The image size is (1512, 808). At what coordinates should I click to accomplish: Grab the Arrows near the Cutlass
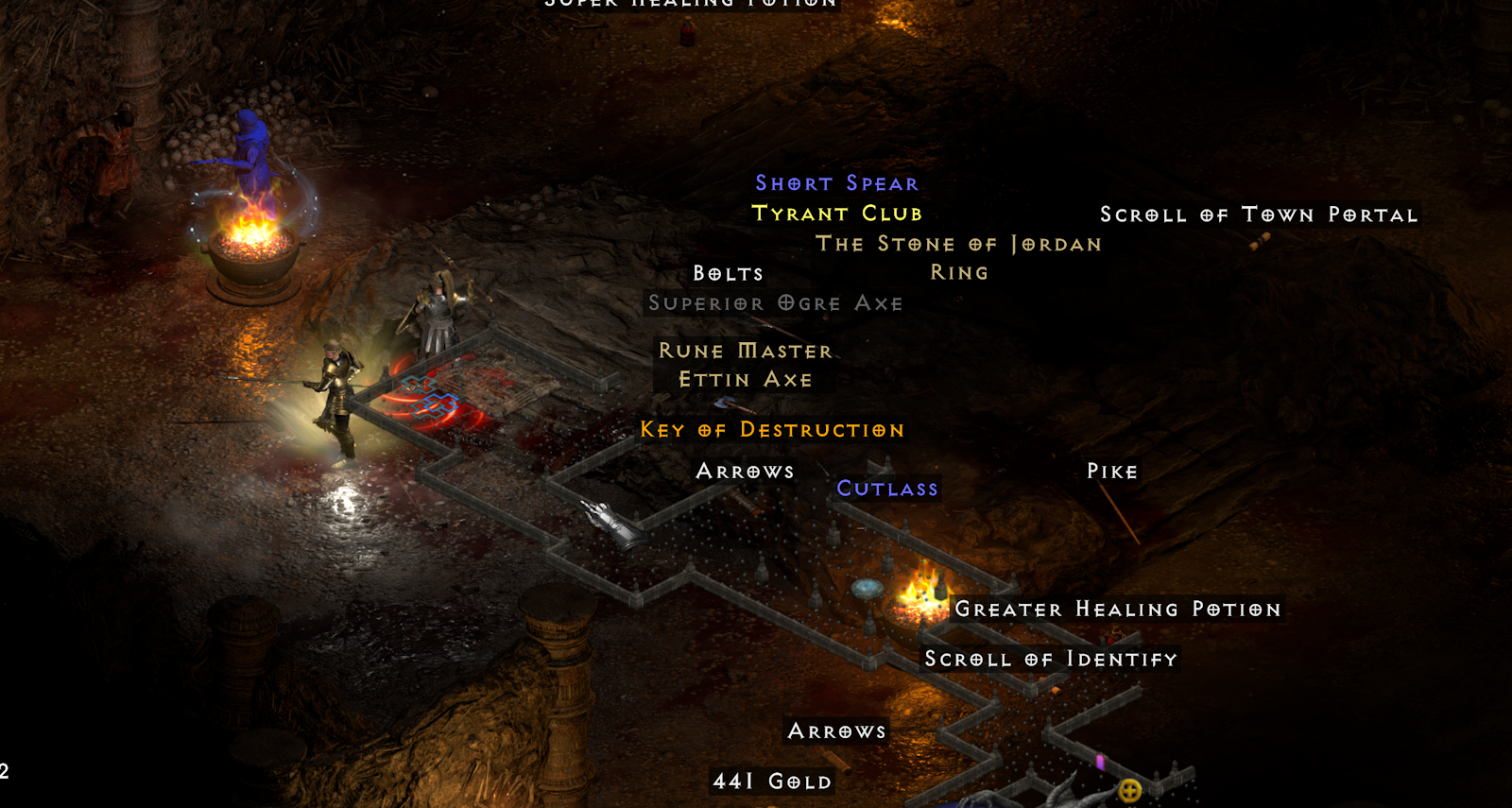[746, 471]
